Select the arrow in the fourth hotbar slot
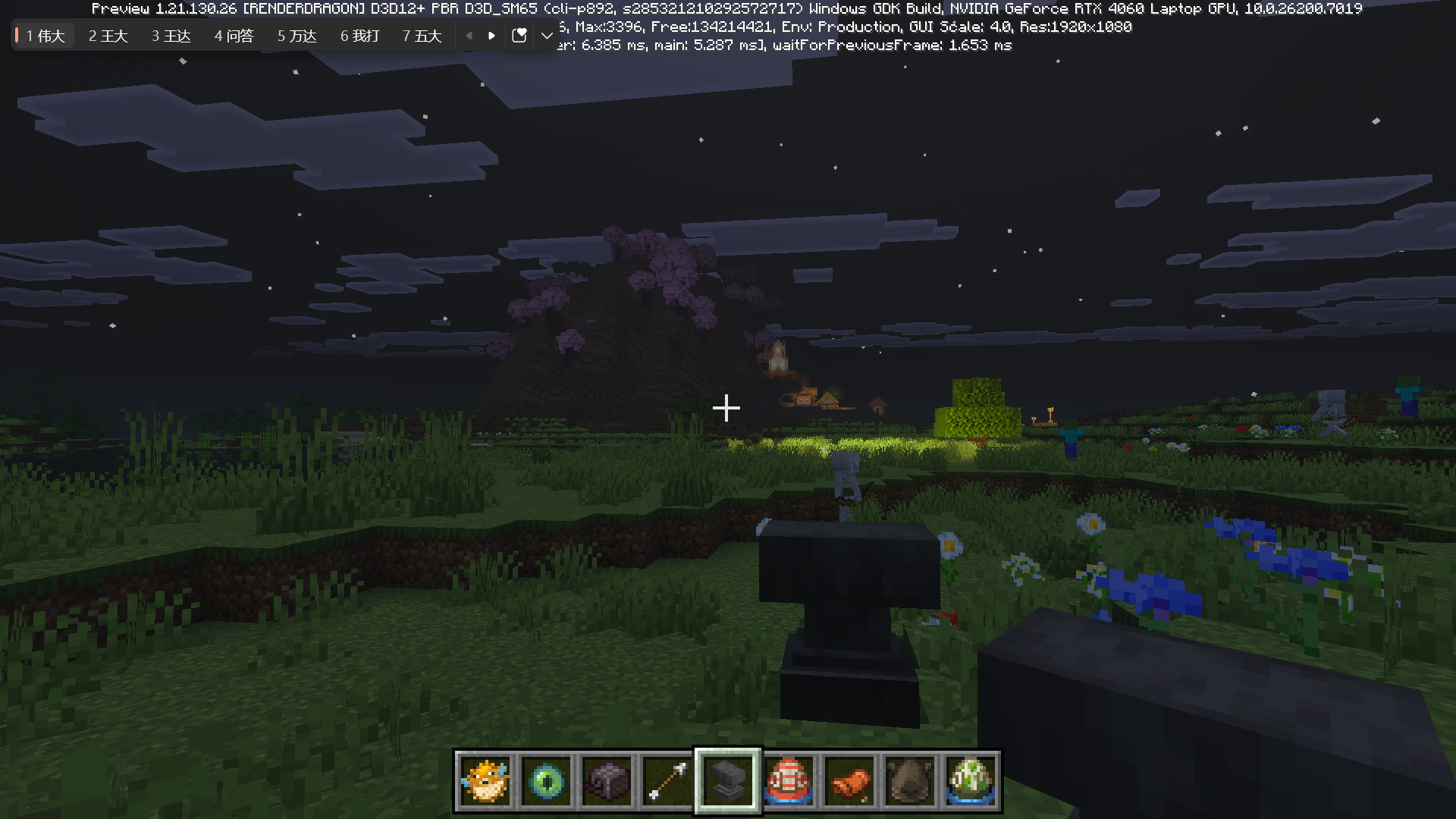The height and width of the screenshot is (819, 1456). pos(667,781)
